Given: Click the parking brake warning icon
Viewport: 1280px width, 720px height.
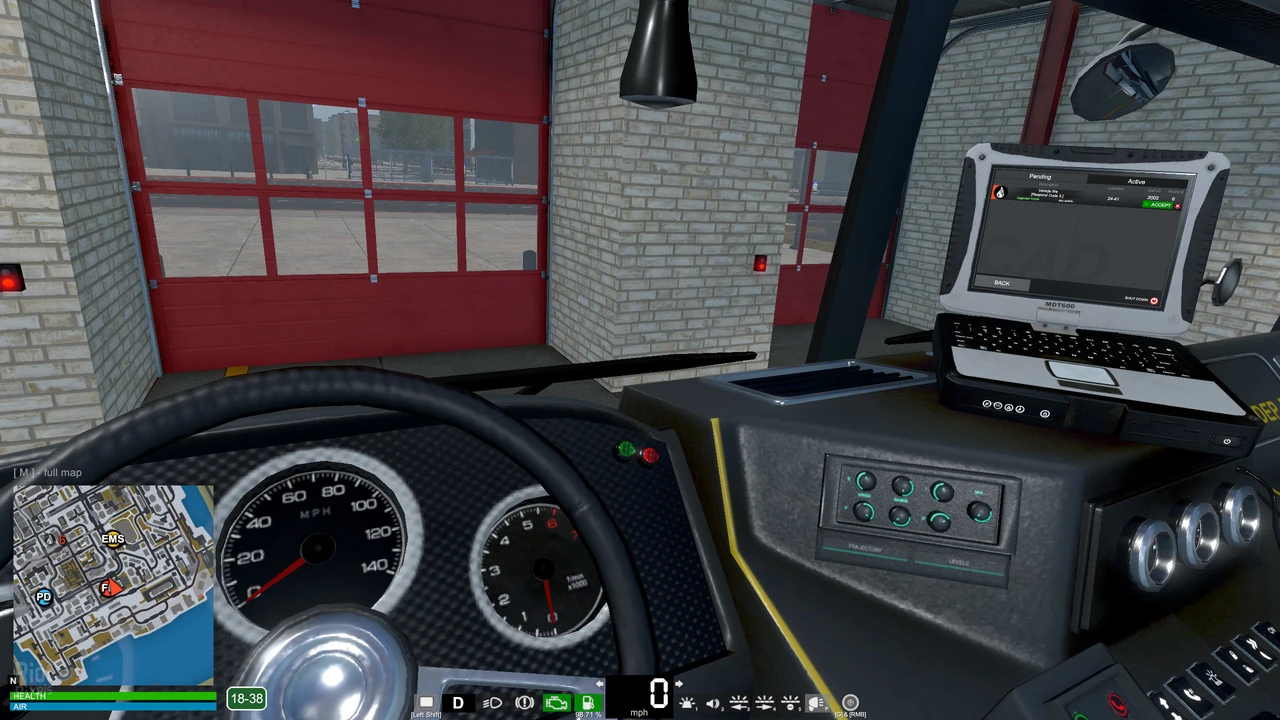Looking at the screenshot, I should click(524, 703).
